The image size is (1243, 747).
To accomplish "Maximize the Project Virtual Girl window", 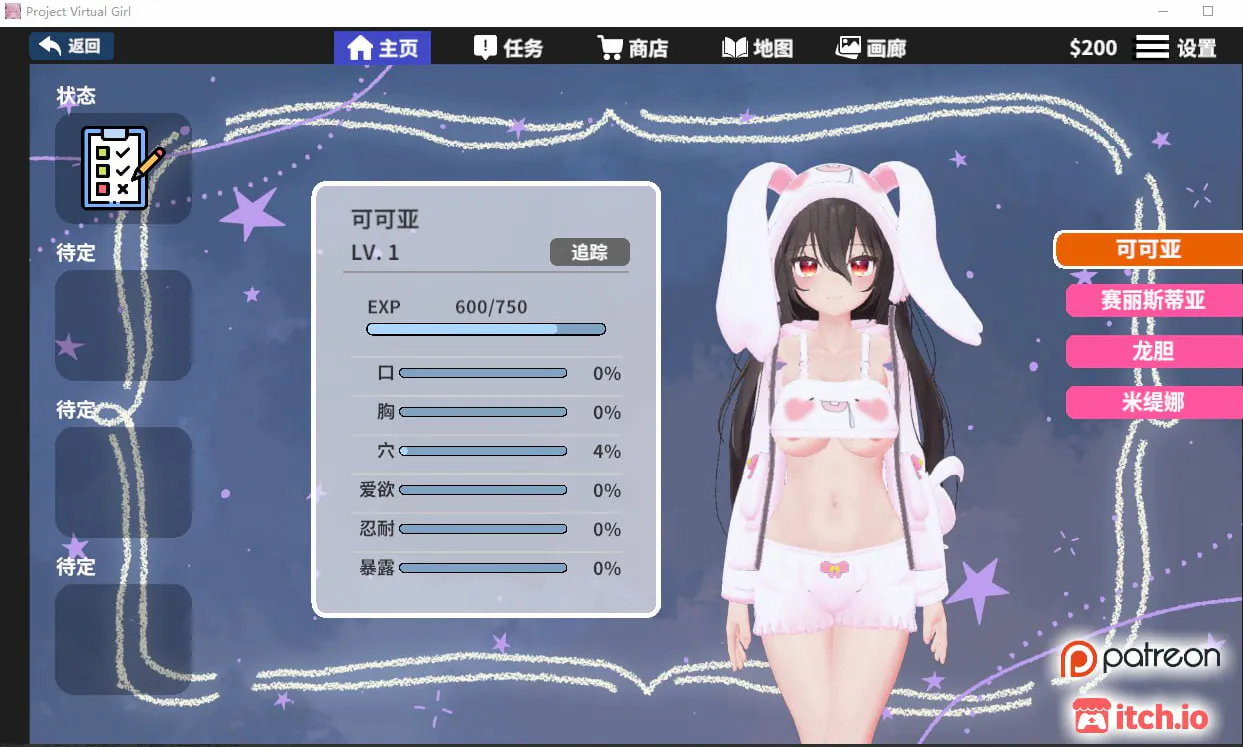I will click(1208, 12).
